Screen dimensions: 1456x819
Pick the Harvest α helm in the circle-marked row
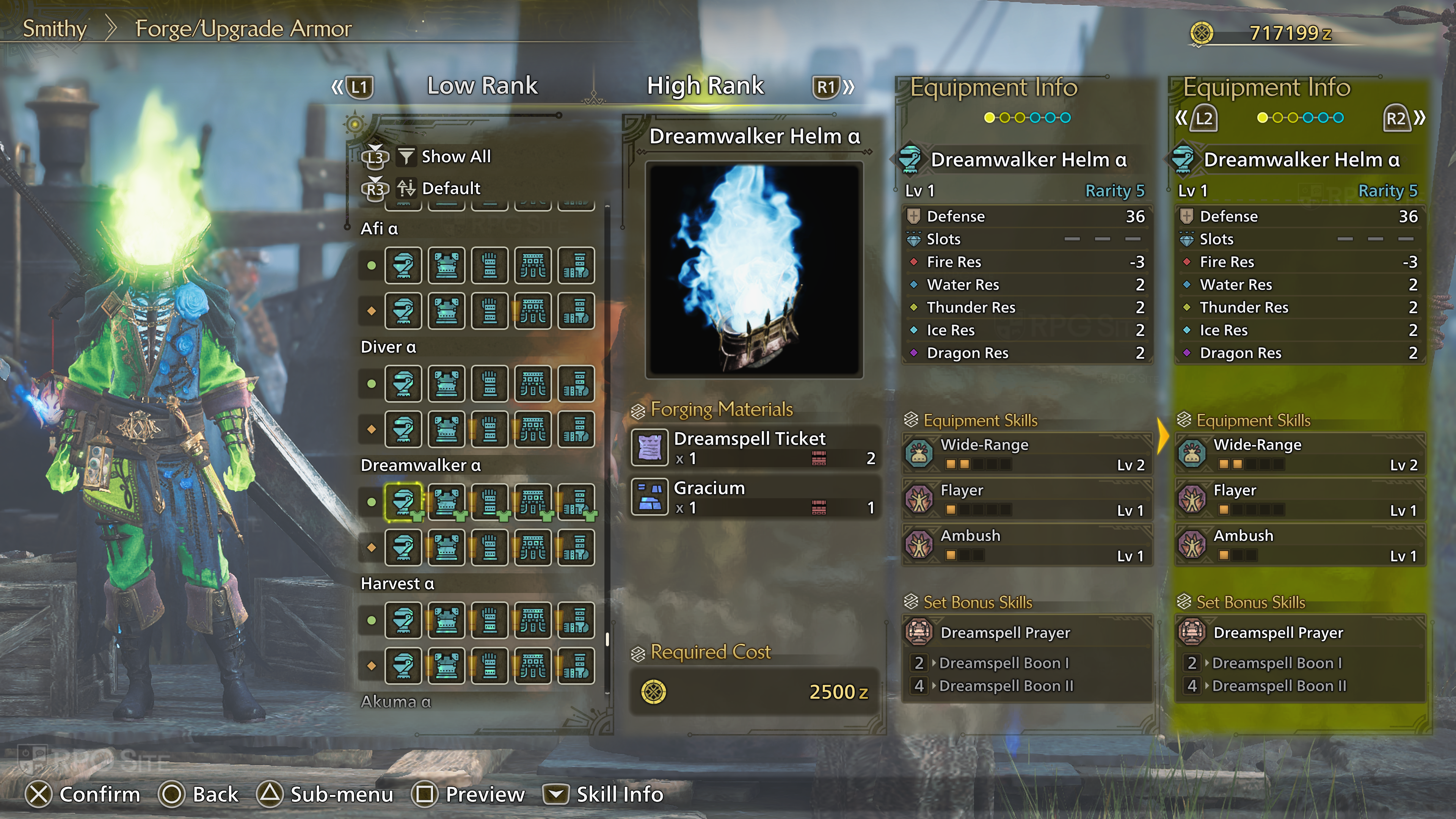[403, 620]
